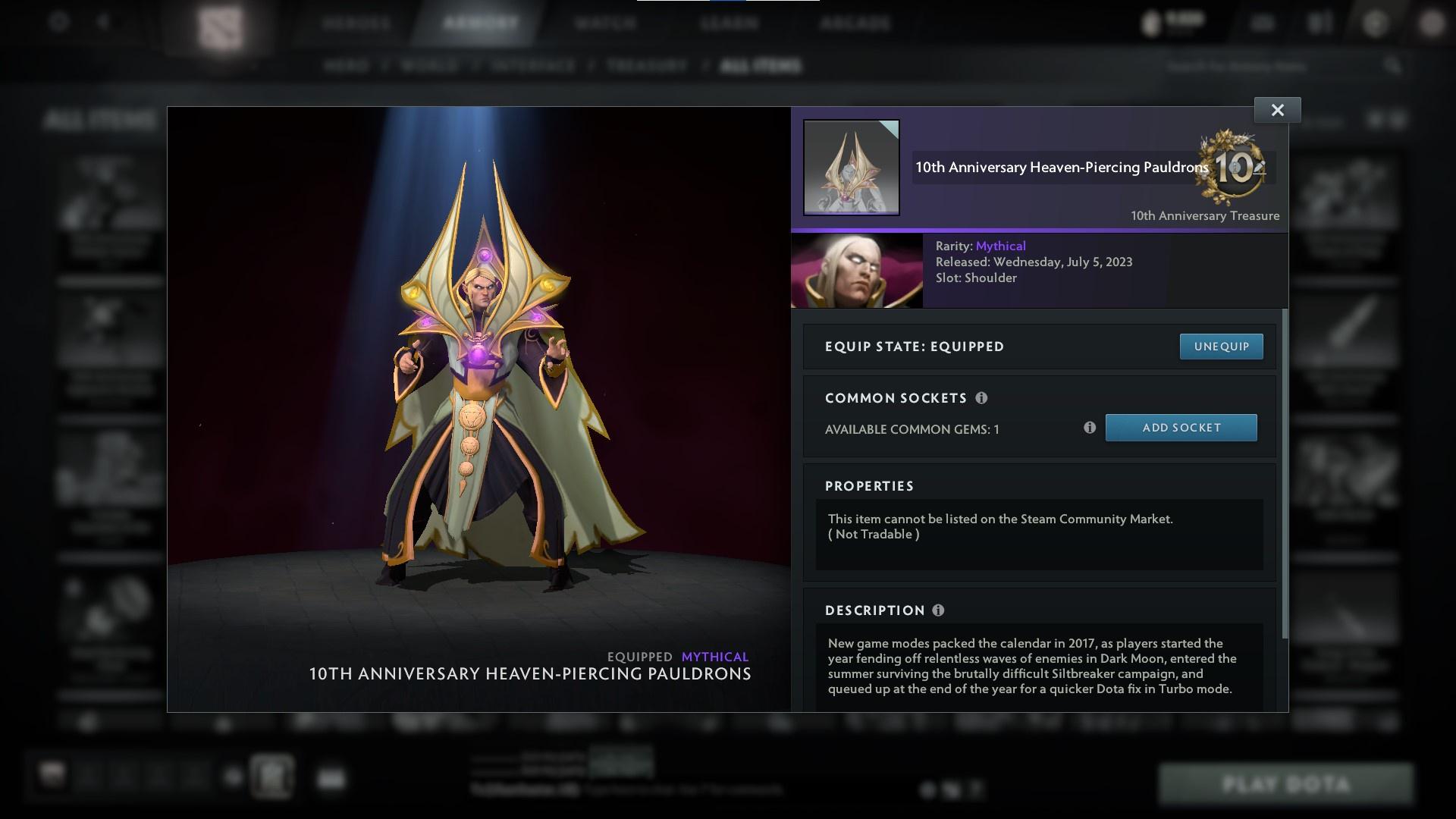This screenshot has height=819, width=1456.
Task: Click the info icon beside Available Common Gems
Action: 1090,428
